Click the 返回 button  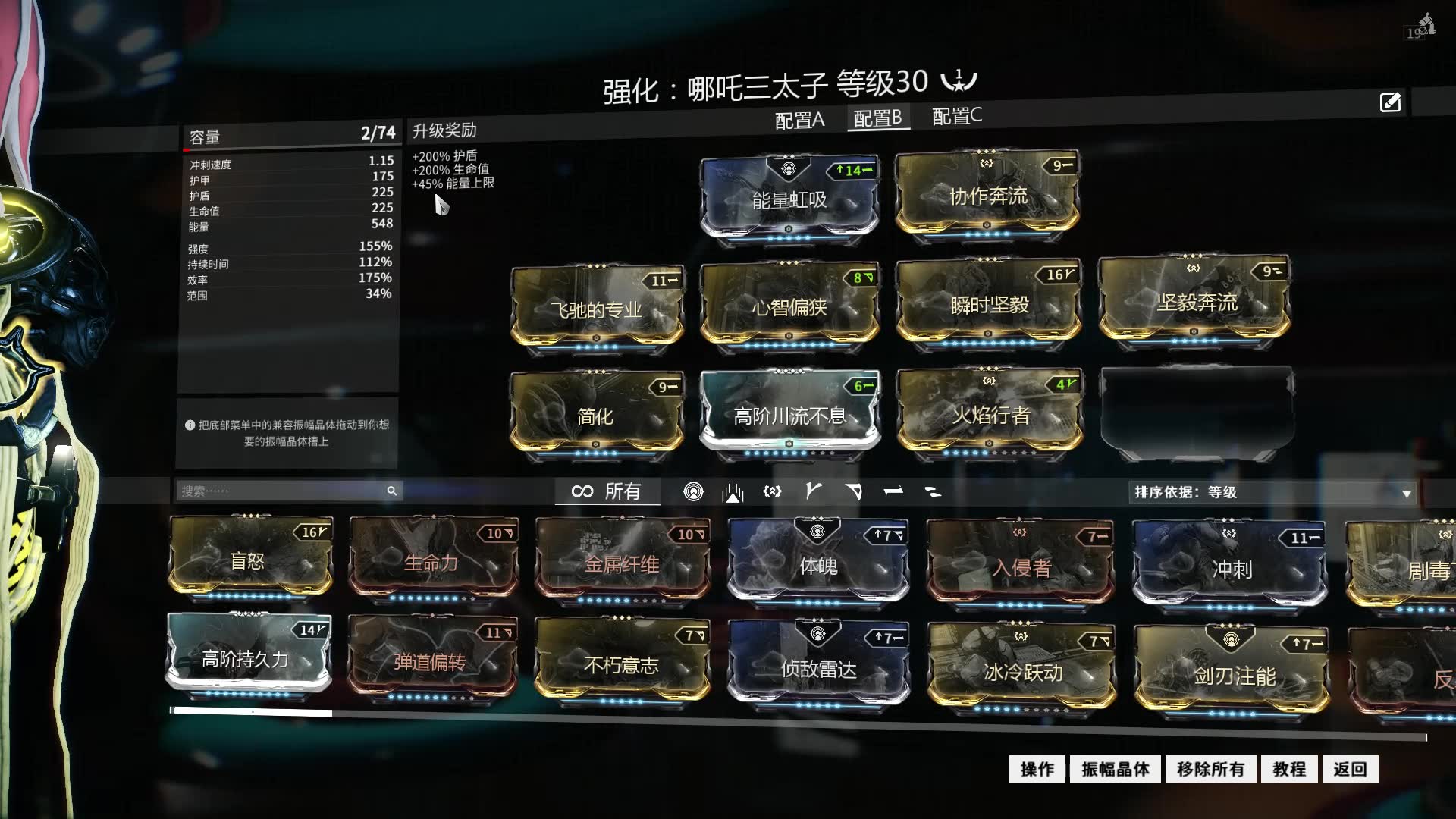pyautogui.click(x=1349, y=768)
